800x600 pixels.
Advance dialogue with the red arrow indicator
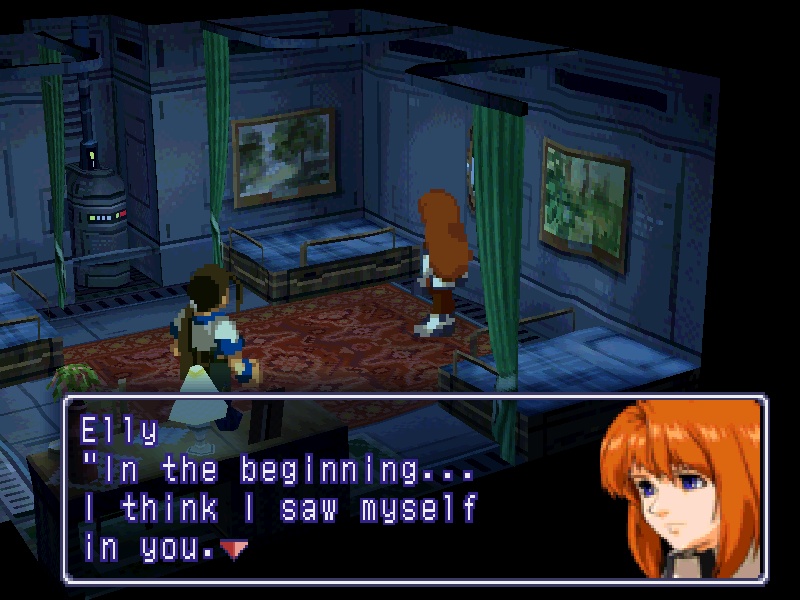coord(233,549)
